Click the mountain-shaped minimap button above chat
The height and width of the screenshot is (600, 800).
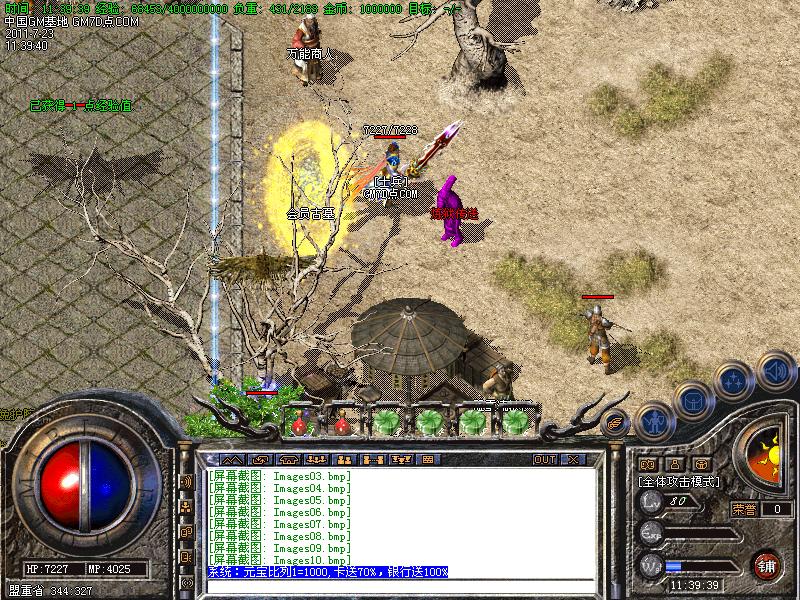click(232, 459)
